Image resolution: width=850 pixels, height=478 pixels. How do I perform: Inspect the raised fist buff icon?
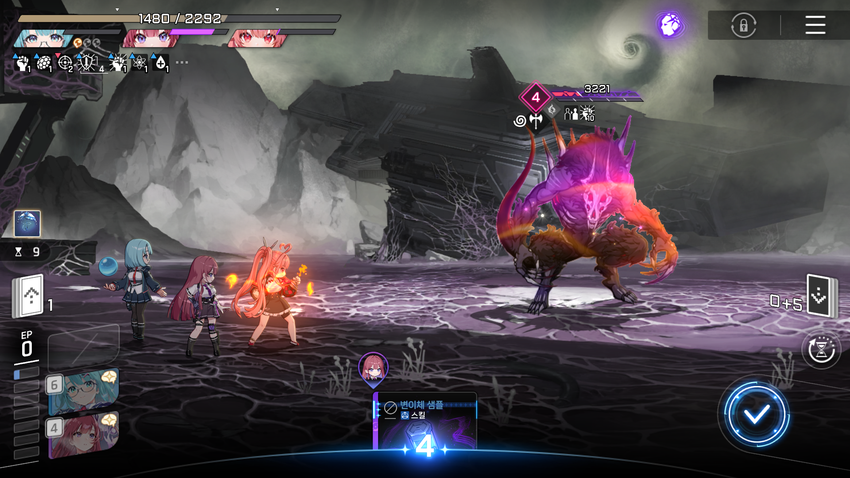[23, 64]
